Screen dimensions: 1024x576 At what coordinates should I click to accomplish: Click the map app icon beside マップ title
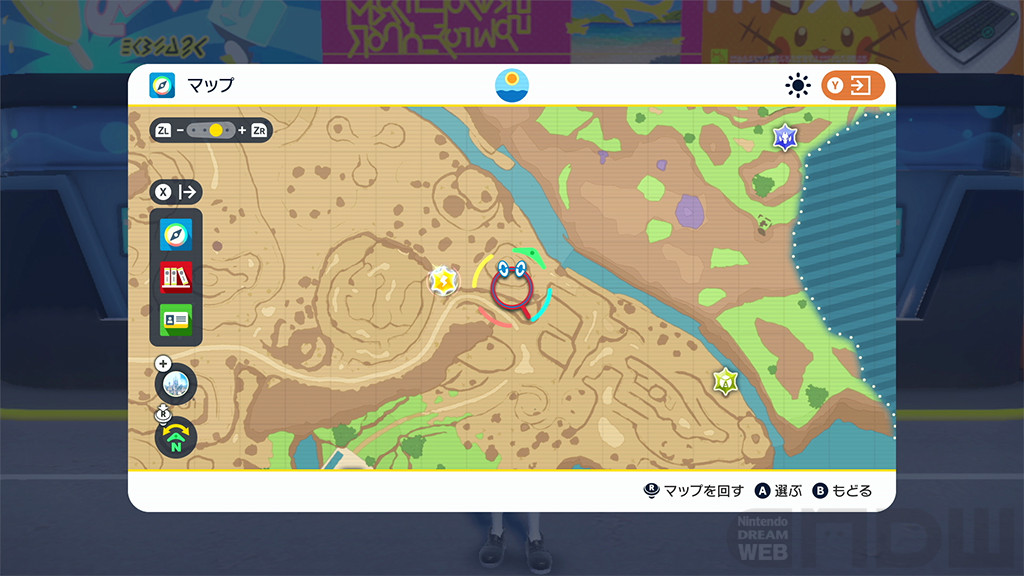point(162,86)
